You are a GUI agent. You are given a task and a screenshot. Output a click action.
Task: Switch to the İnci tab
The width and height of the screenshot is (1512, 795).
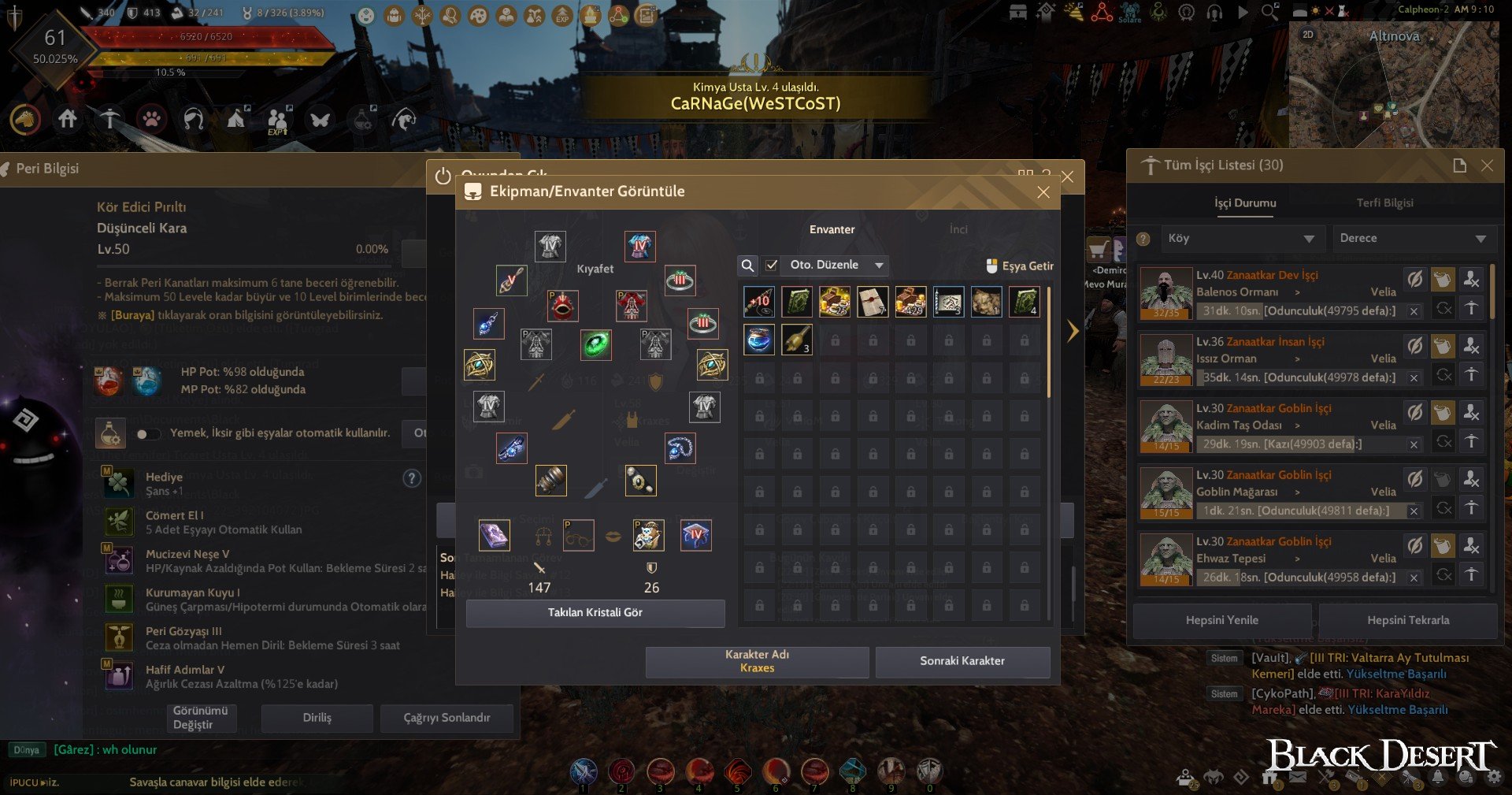[x=958, y=229]
